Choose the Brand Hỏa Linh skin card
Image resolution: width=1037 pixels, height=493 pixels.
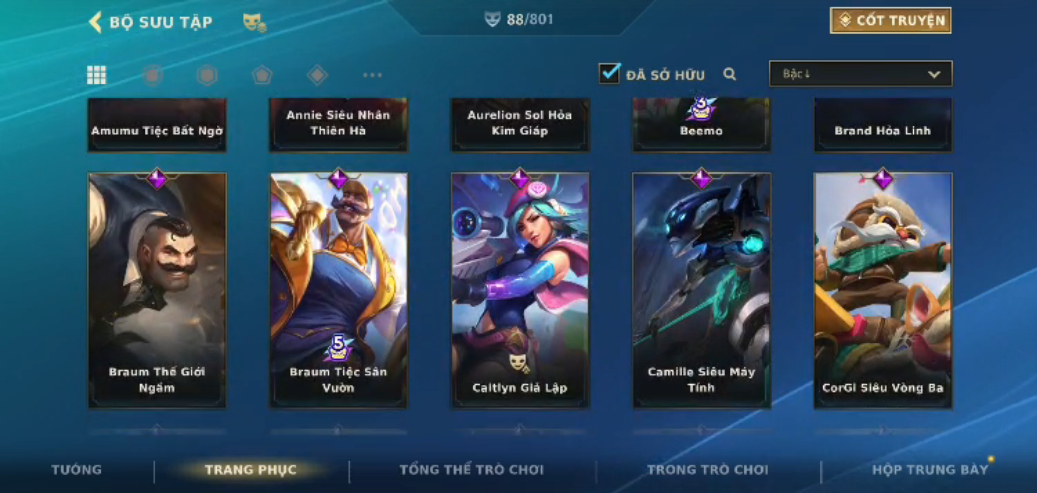pyautogui.click(x=883, y=126)
